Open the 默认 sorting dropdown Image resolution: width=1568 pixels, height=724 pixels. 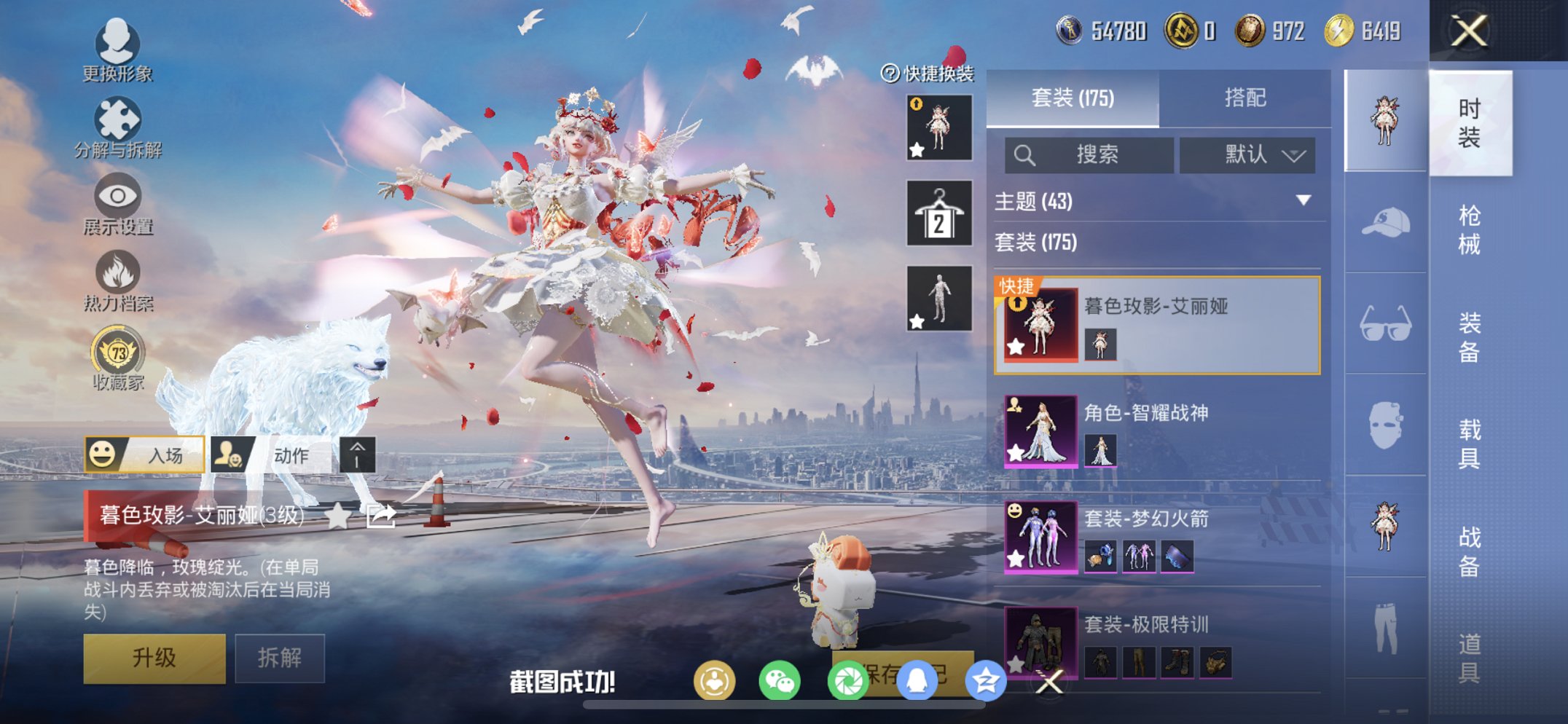[1248, 155]
